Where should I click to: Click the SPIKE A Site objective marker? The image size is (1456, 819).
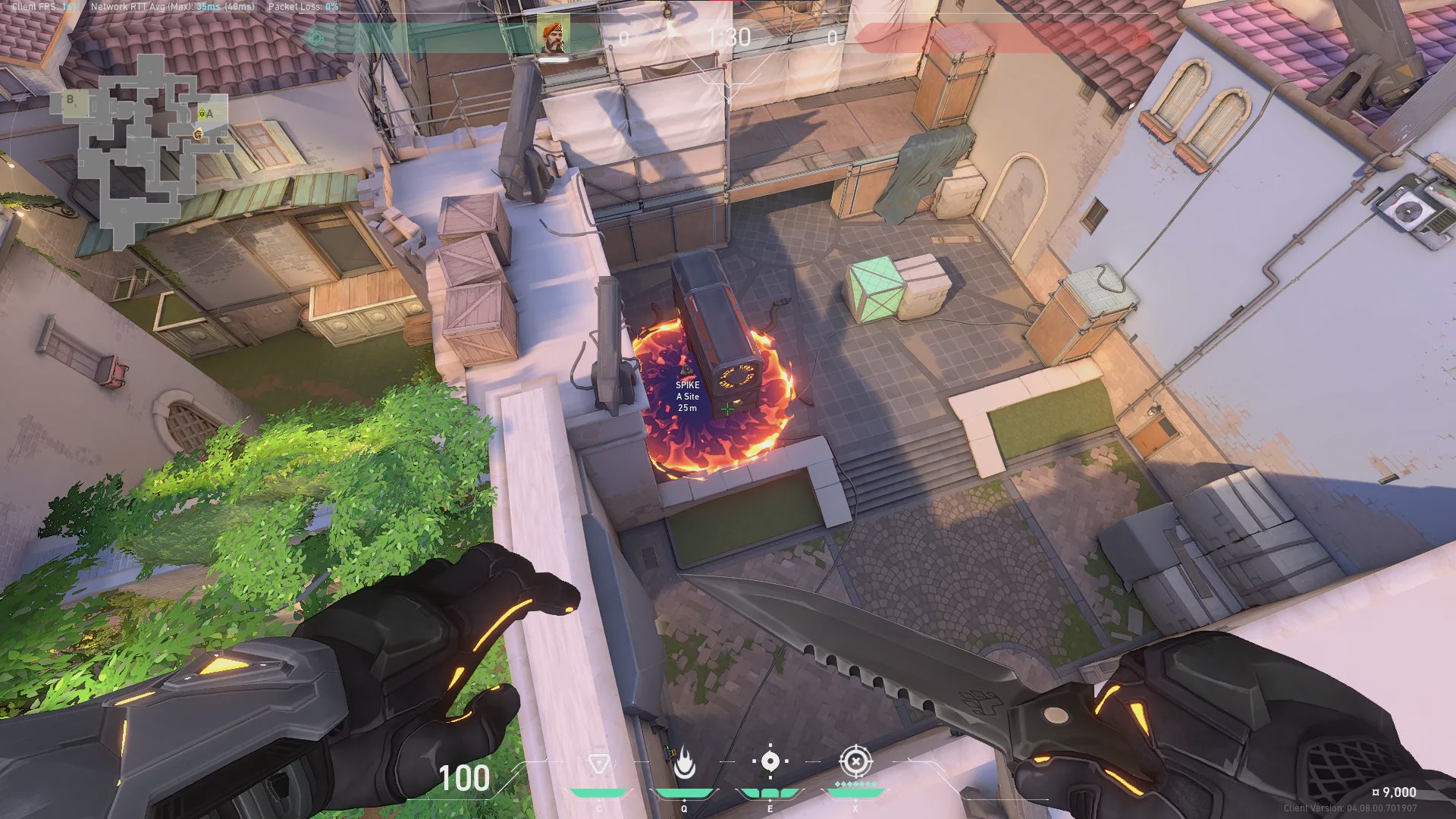(687, 391)
